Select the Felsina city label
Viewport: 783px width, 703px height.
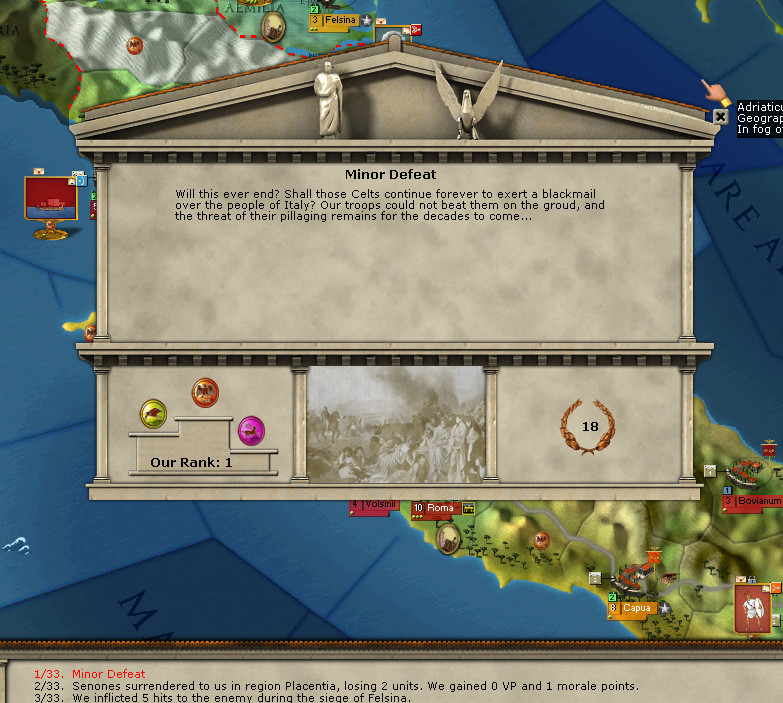click(340, 20)
